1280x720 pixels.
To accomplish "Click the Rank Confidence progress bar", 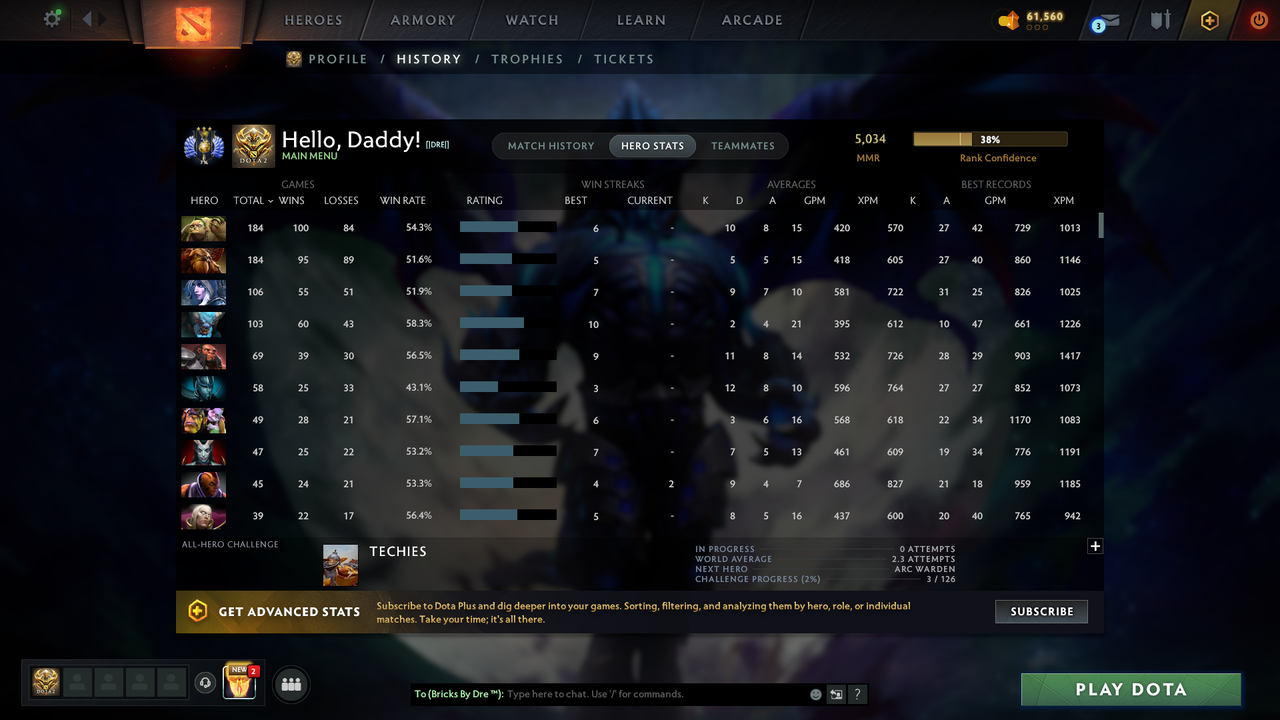I will click(x=989, y=138).
